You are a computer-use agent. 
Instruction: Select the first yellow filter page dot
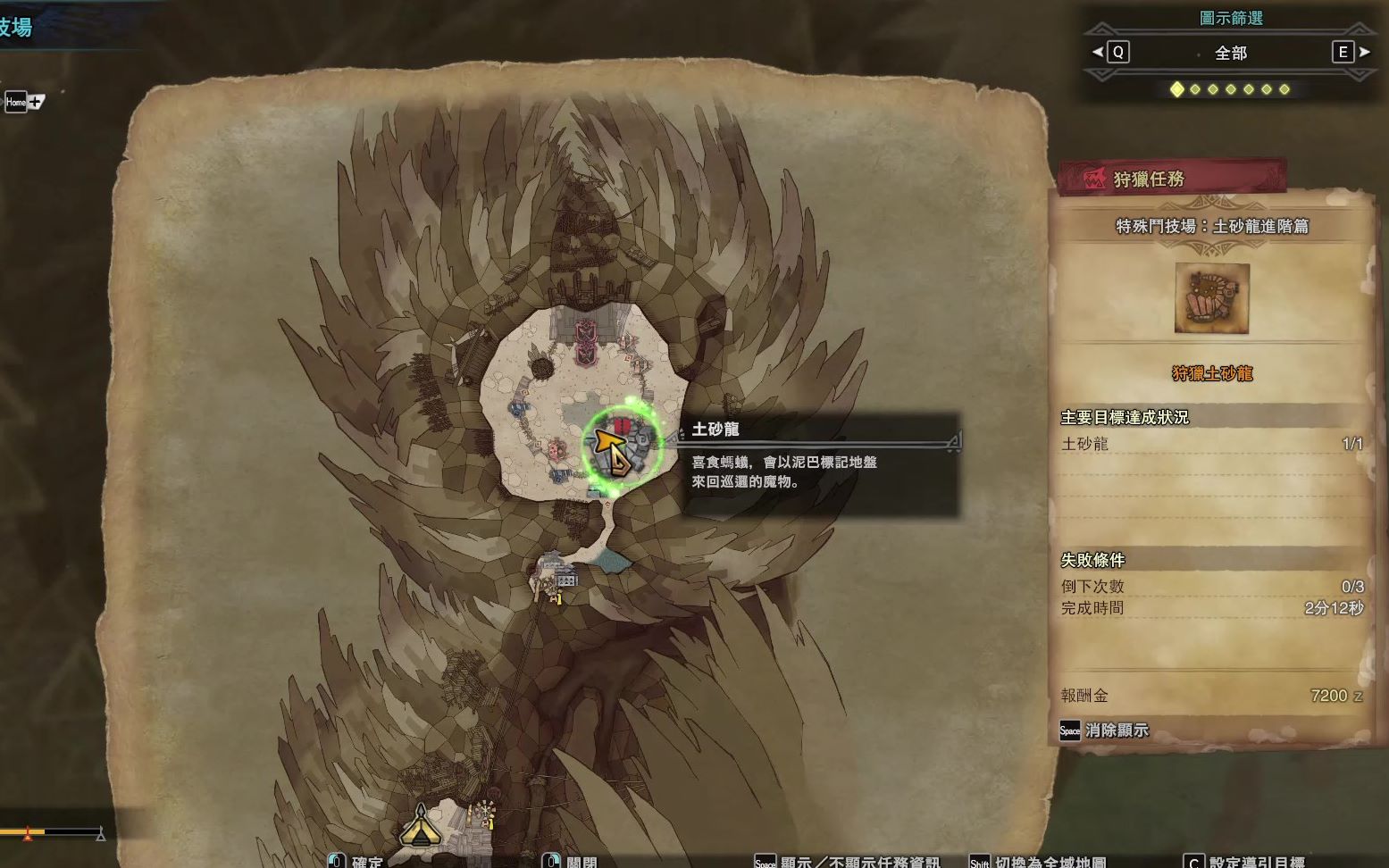[1176, 89]
